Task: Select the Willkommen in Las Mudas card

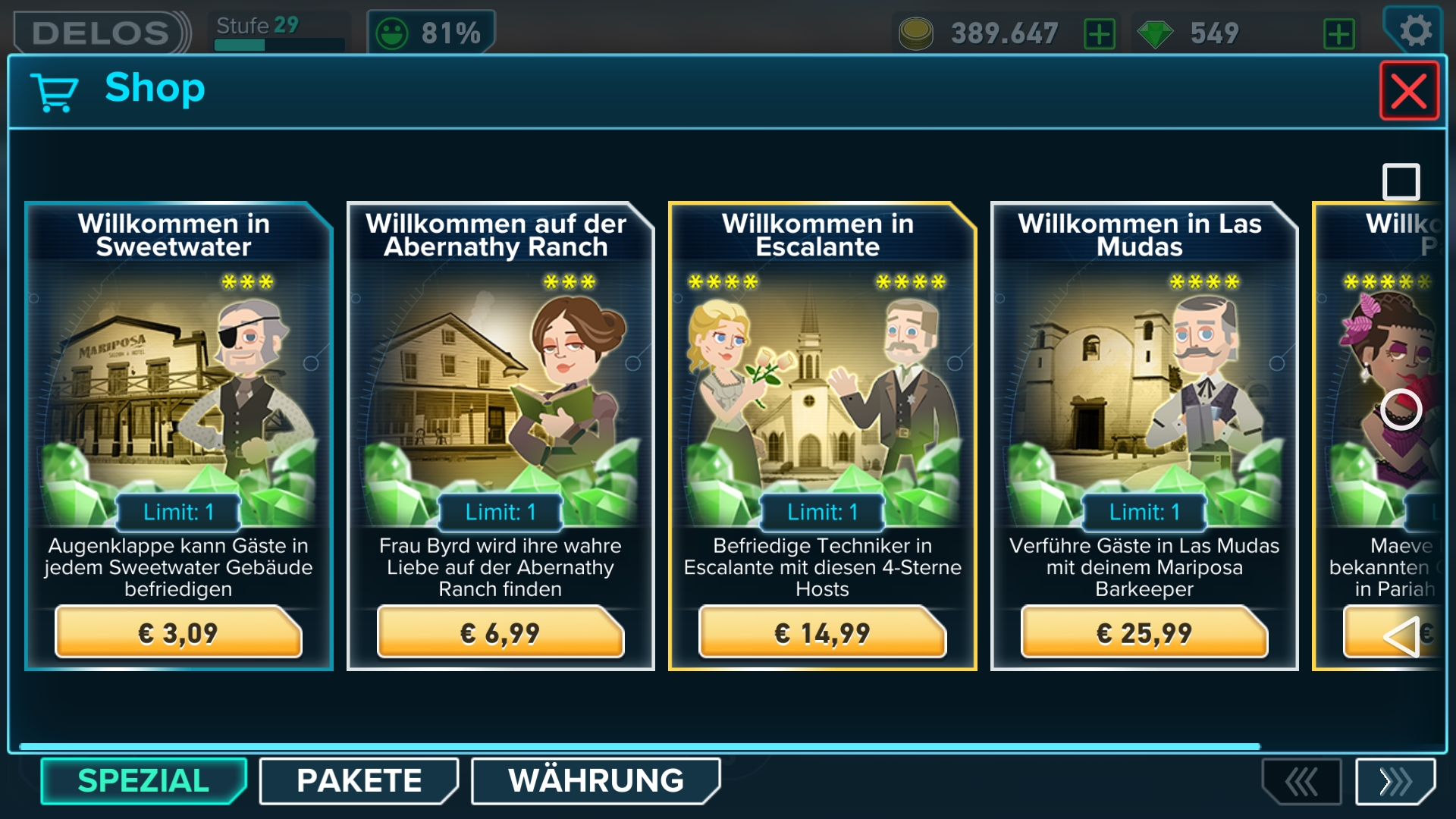Action: click(1144, 394)
